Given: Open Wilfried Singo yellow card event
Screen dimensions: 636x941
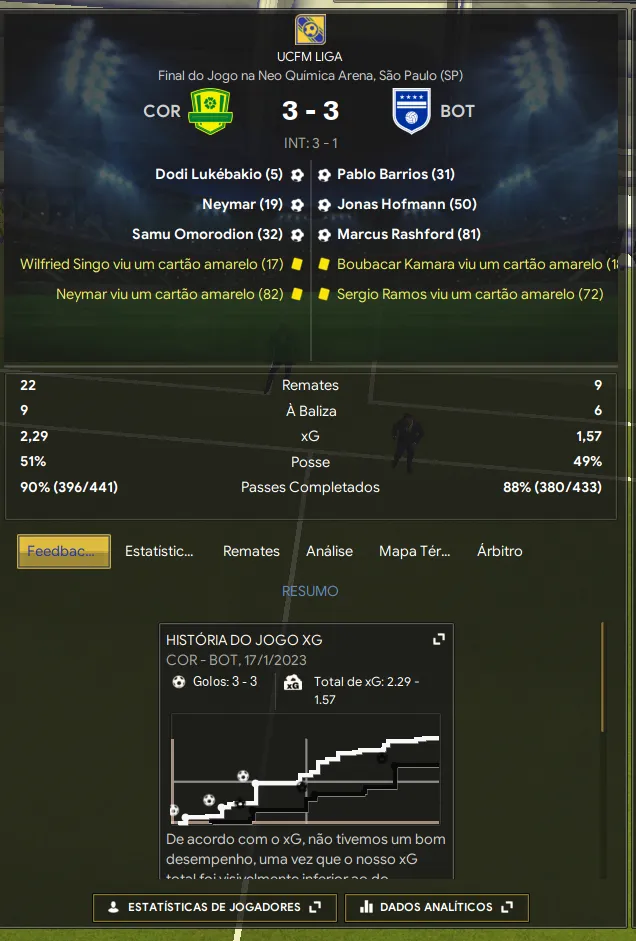Looking at the screenshot, I should pos(152,264).
